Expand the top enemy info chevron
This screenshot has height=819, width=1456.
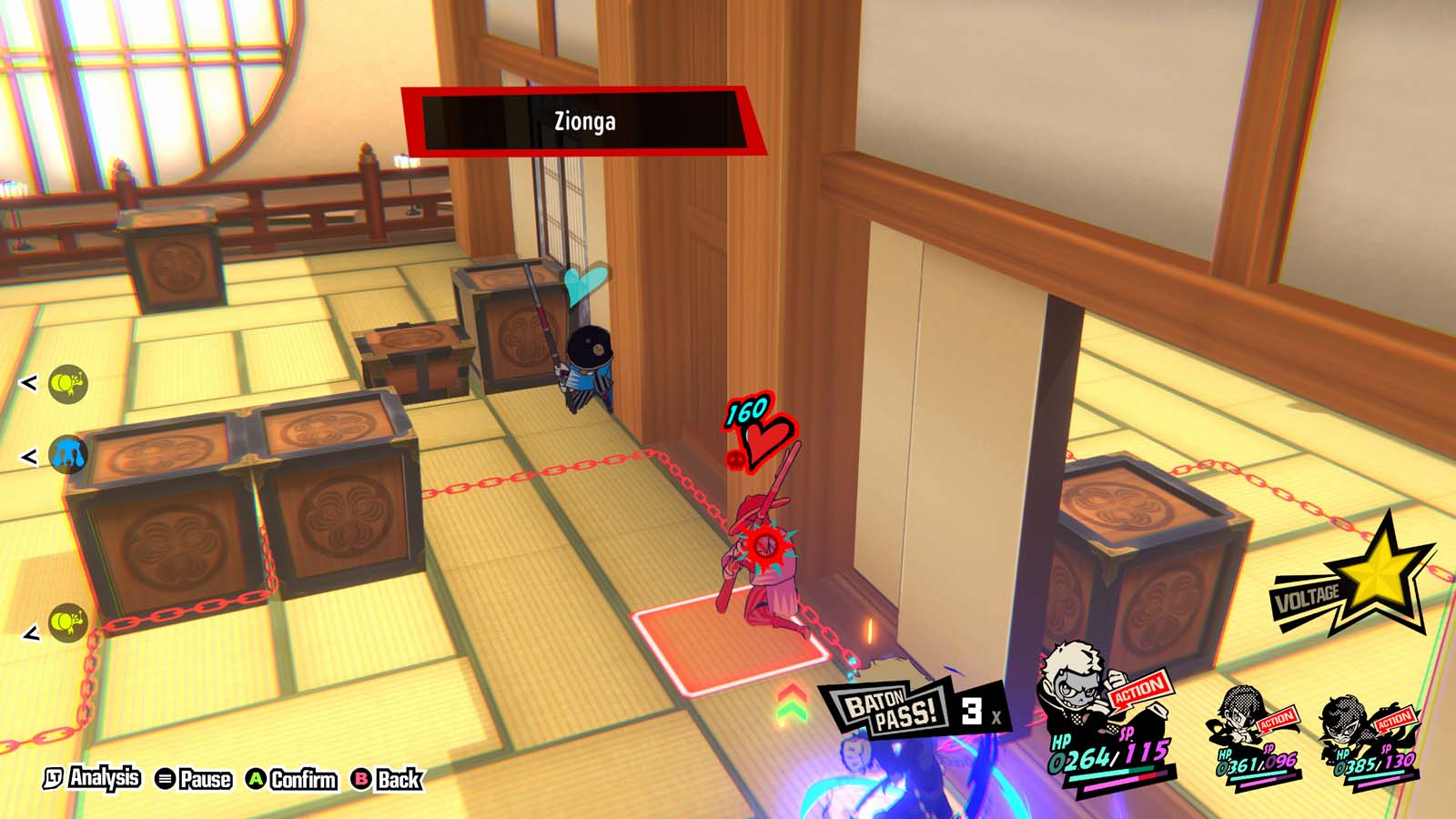click(30, 382)
